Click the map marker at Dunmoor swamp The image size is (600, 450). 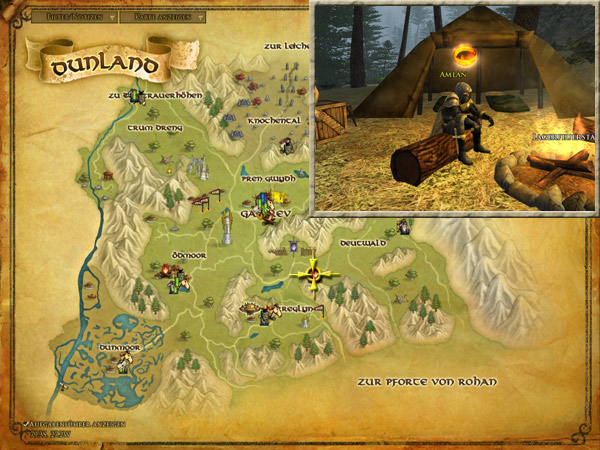click(x=123, y=364)
